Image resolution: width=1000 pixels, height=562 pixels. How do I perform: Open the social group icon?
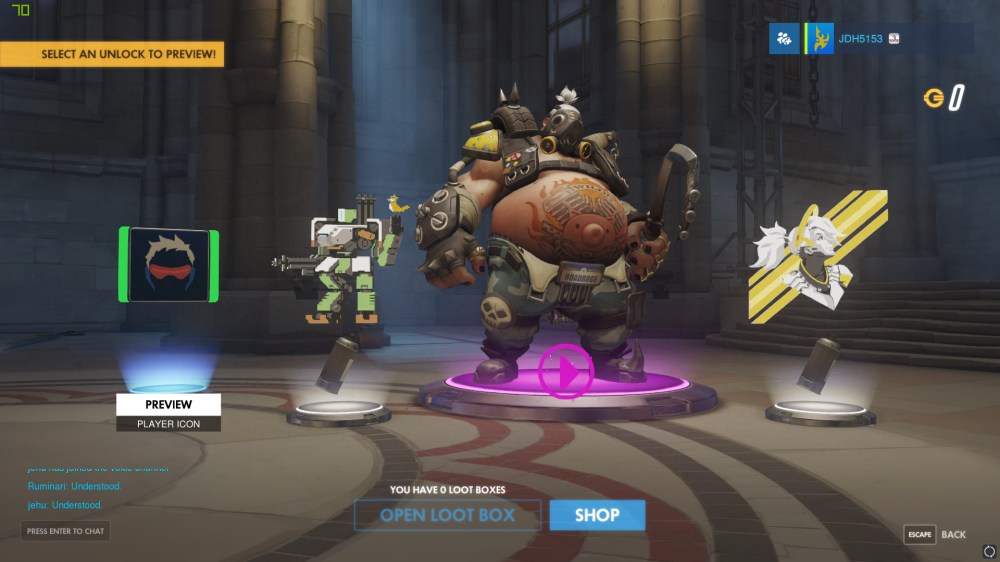click(x=784, y=39)
